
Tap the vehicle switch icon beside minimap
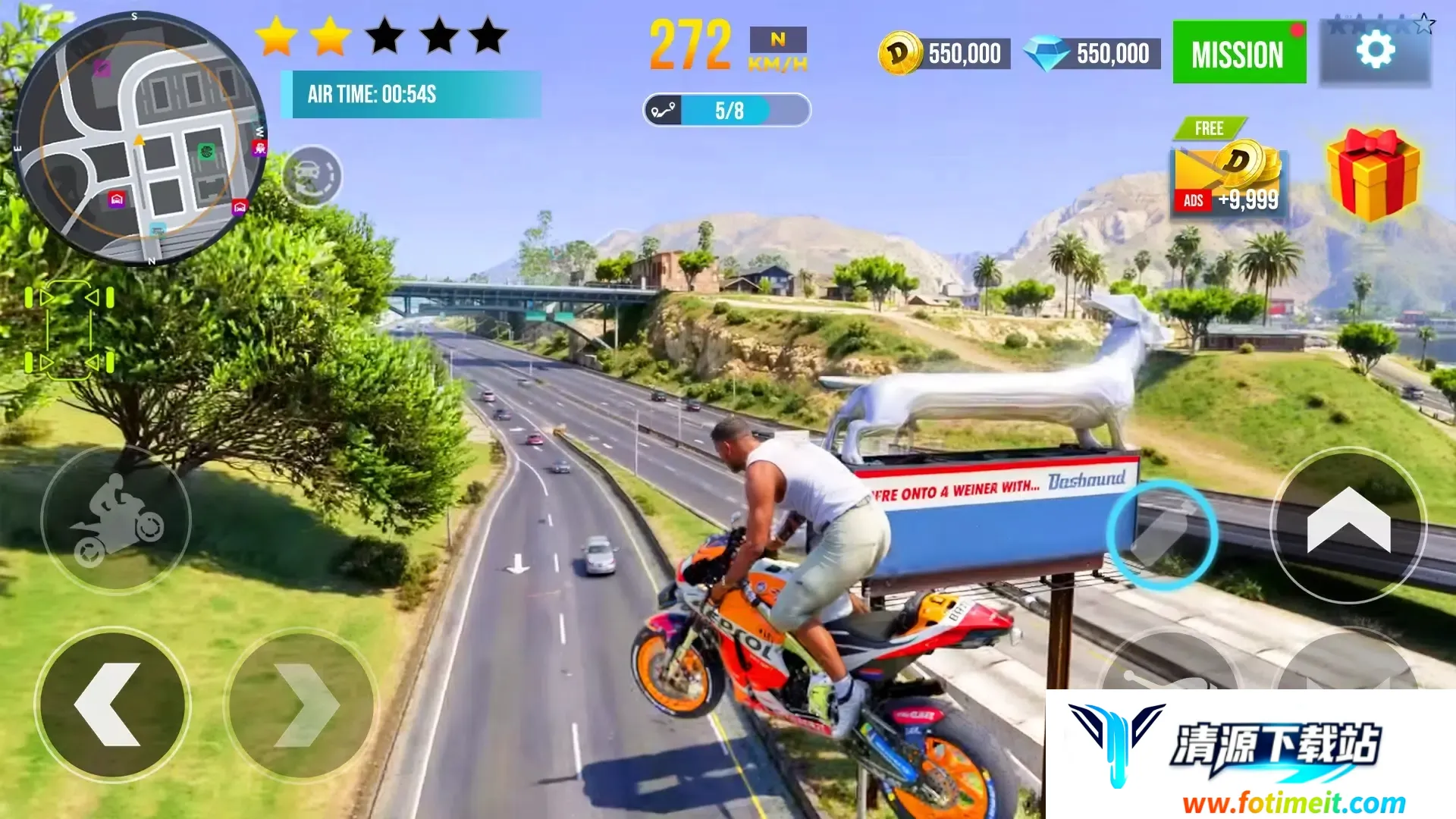coord(312,176)
